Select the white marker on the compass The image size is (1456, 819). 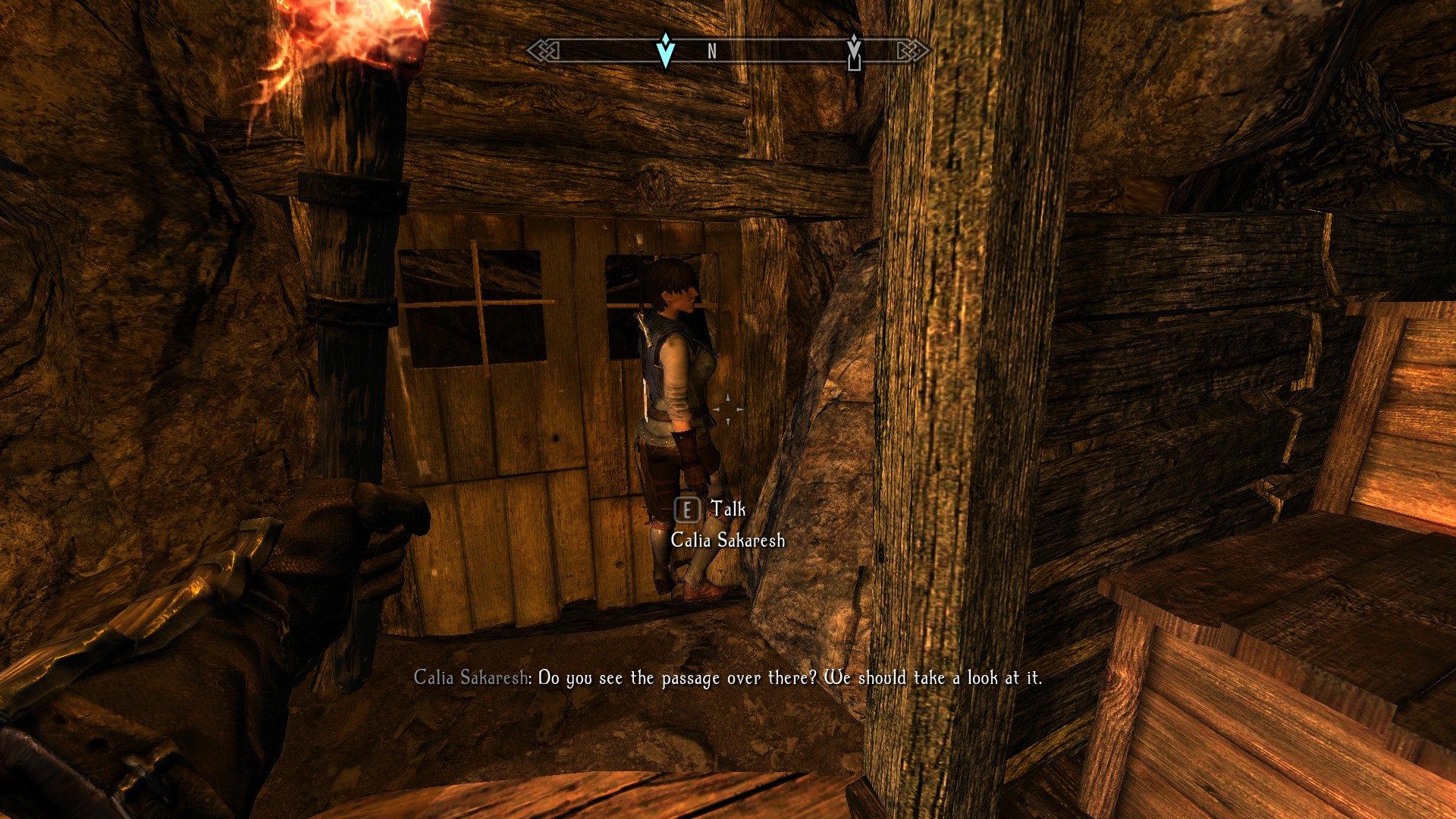point(854,52)
